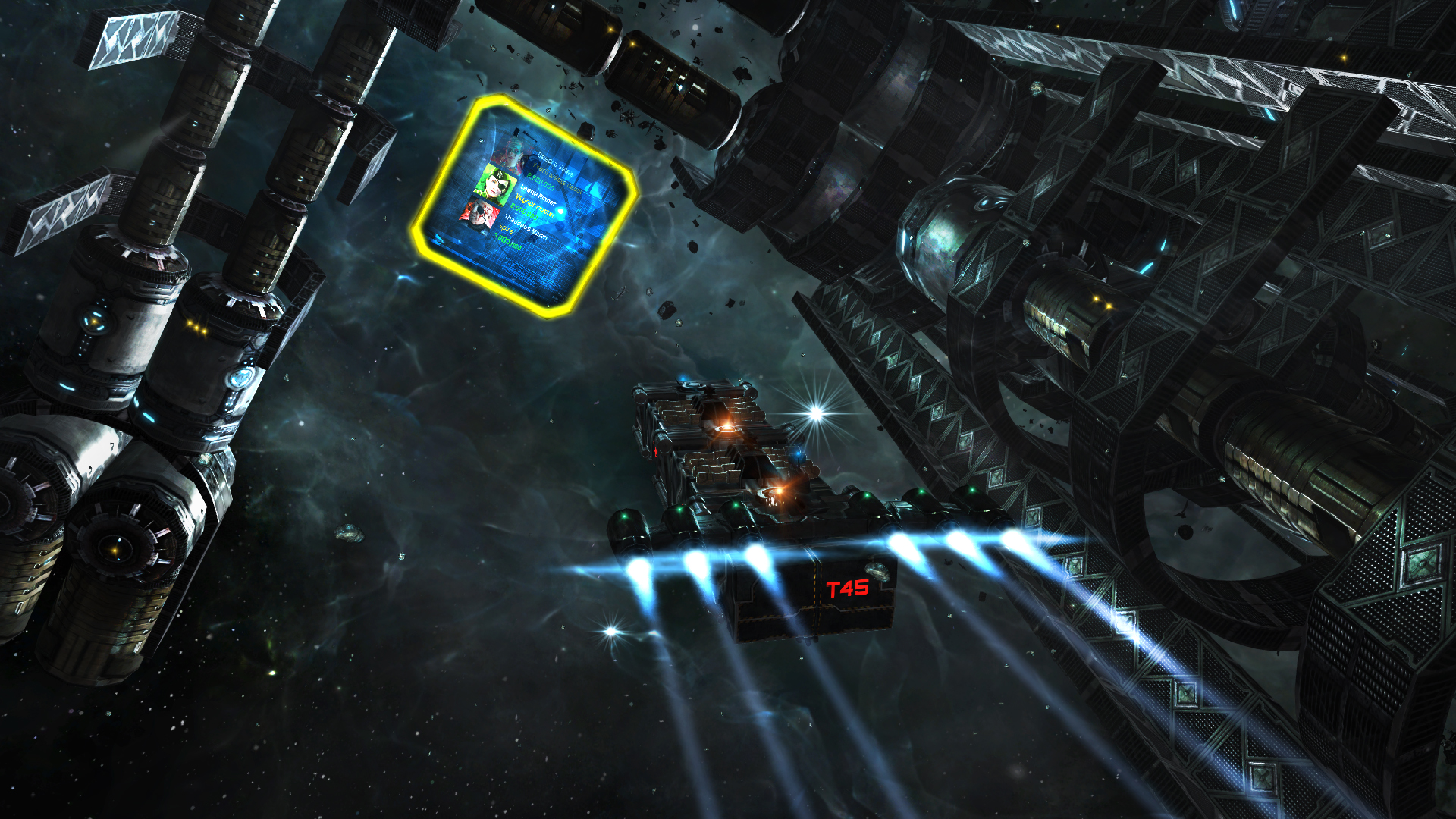Screen dimensions: 1456x819
Task: Select Leena Rinner's green portrait icon
Action: 496,183
